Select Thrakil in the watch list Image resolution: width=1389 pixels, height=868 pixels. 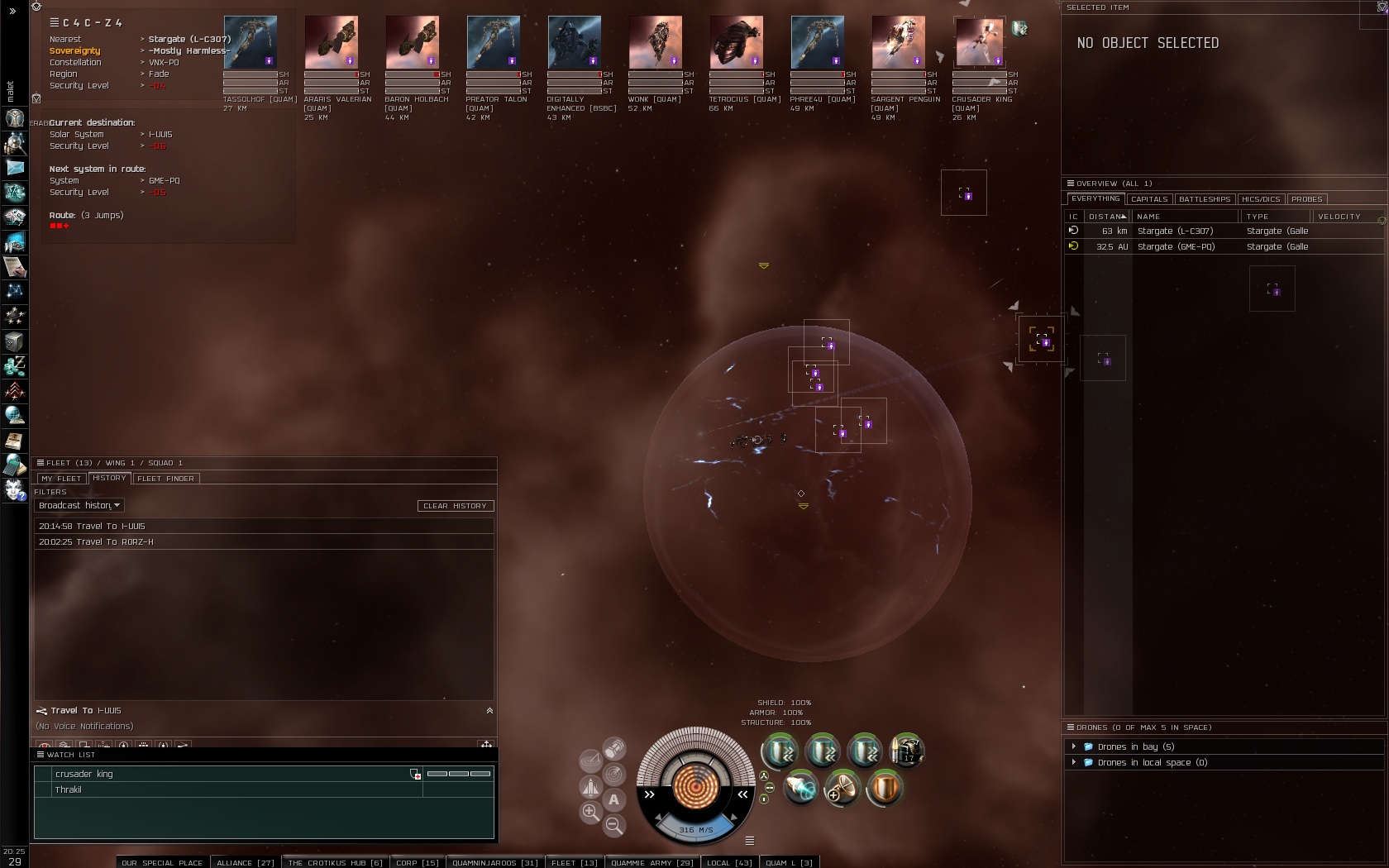point(69,790)
